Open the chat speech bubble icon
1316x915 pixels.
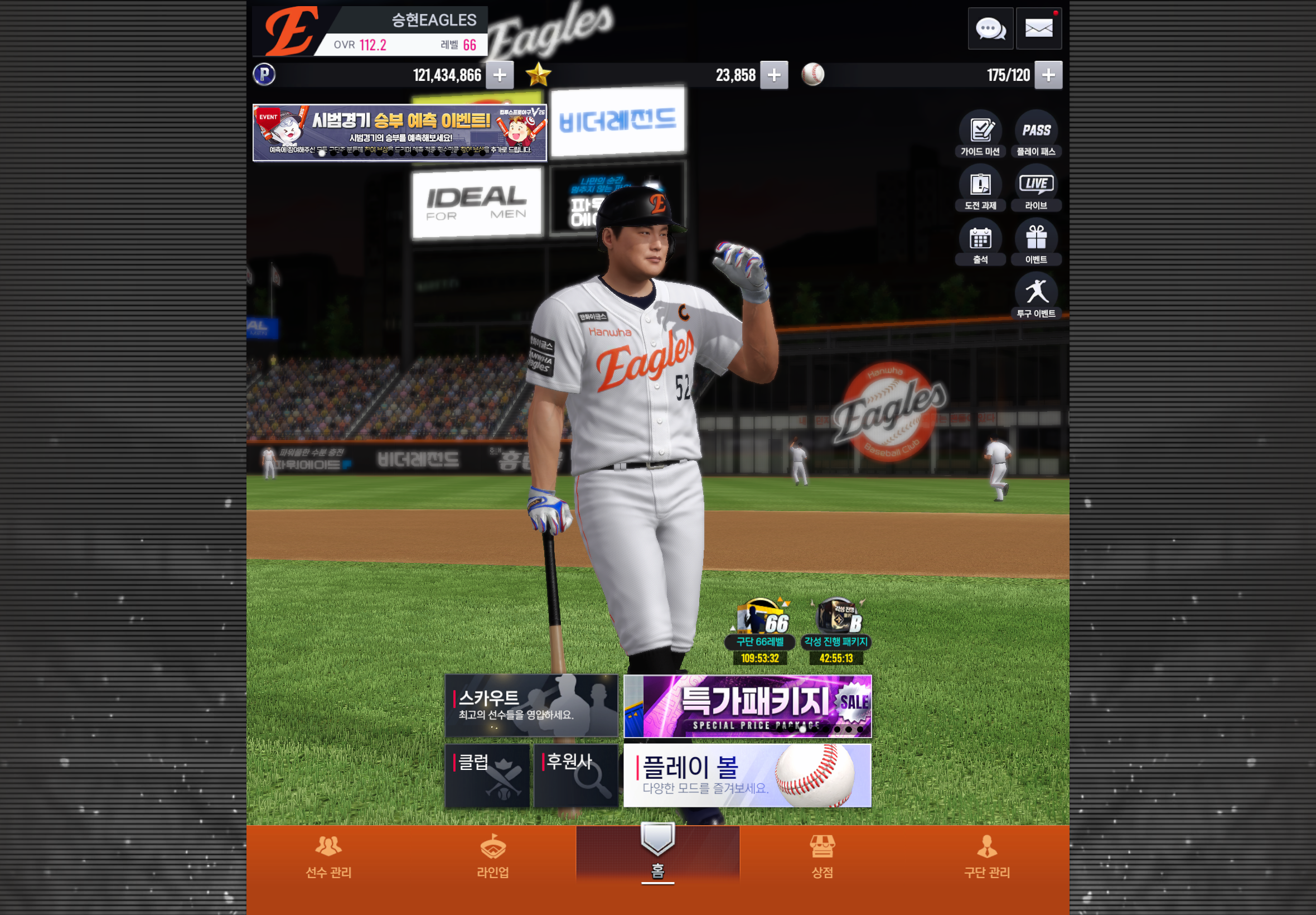click(990, 28)
